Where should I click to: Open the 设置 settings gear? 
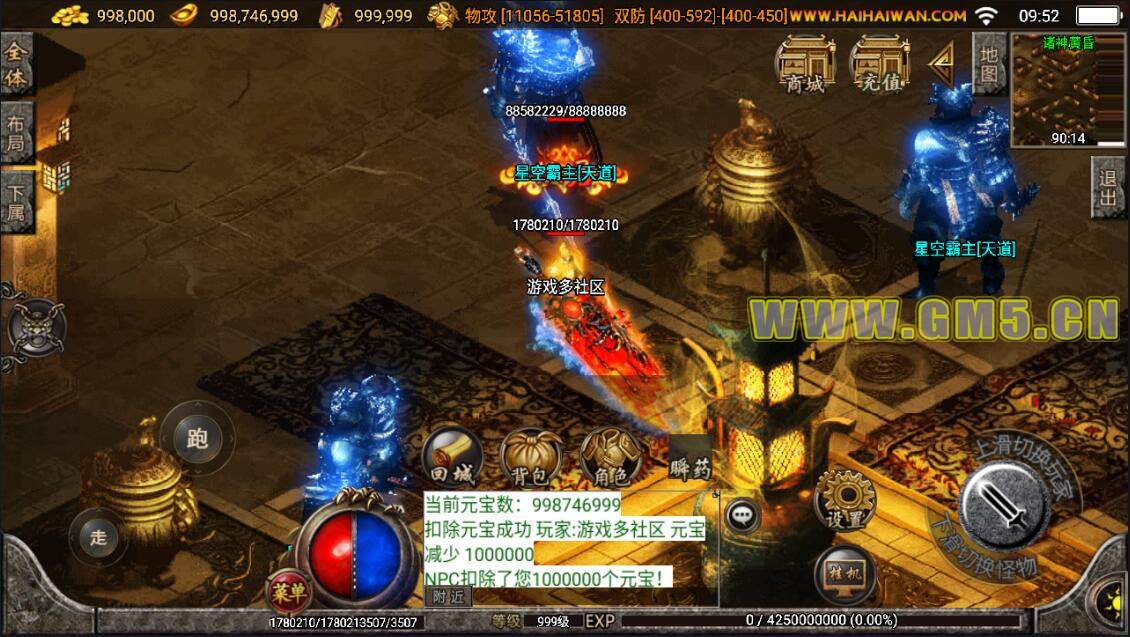click(x=844, y=502)
